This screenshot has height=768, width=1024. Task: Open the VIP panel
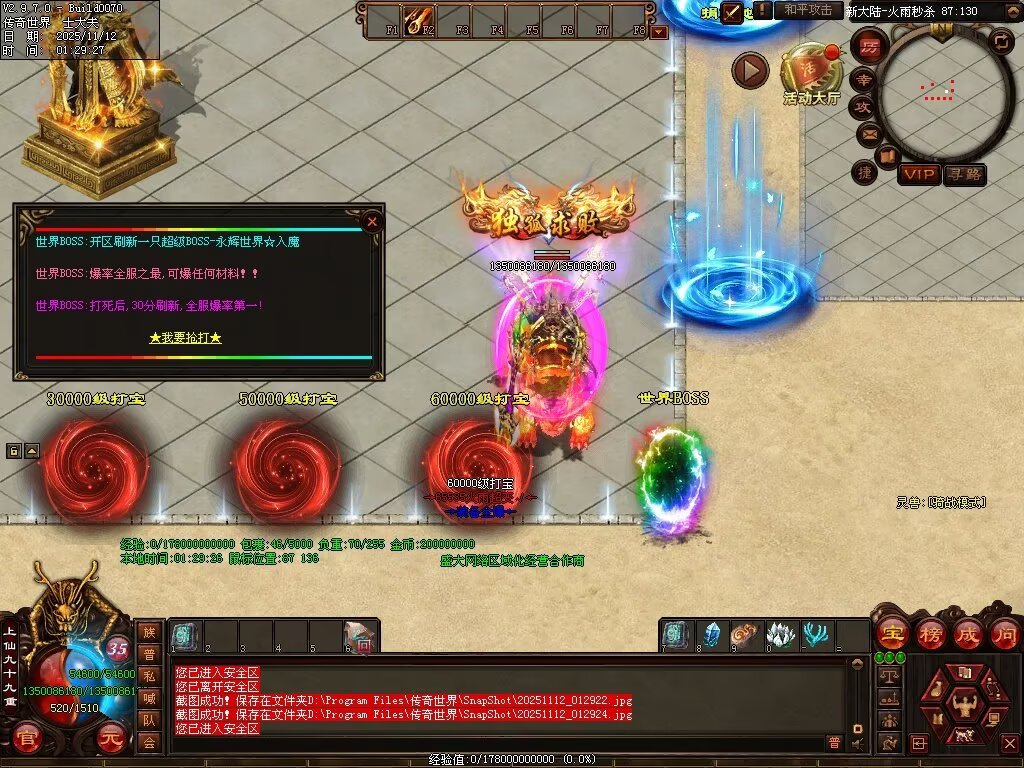pyautogui.click(x=918, y=174)
